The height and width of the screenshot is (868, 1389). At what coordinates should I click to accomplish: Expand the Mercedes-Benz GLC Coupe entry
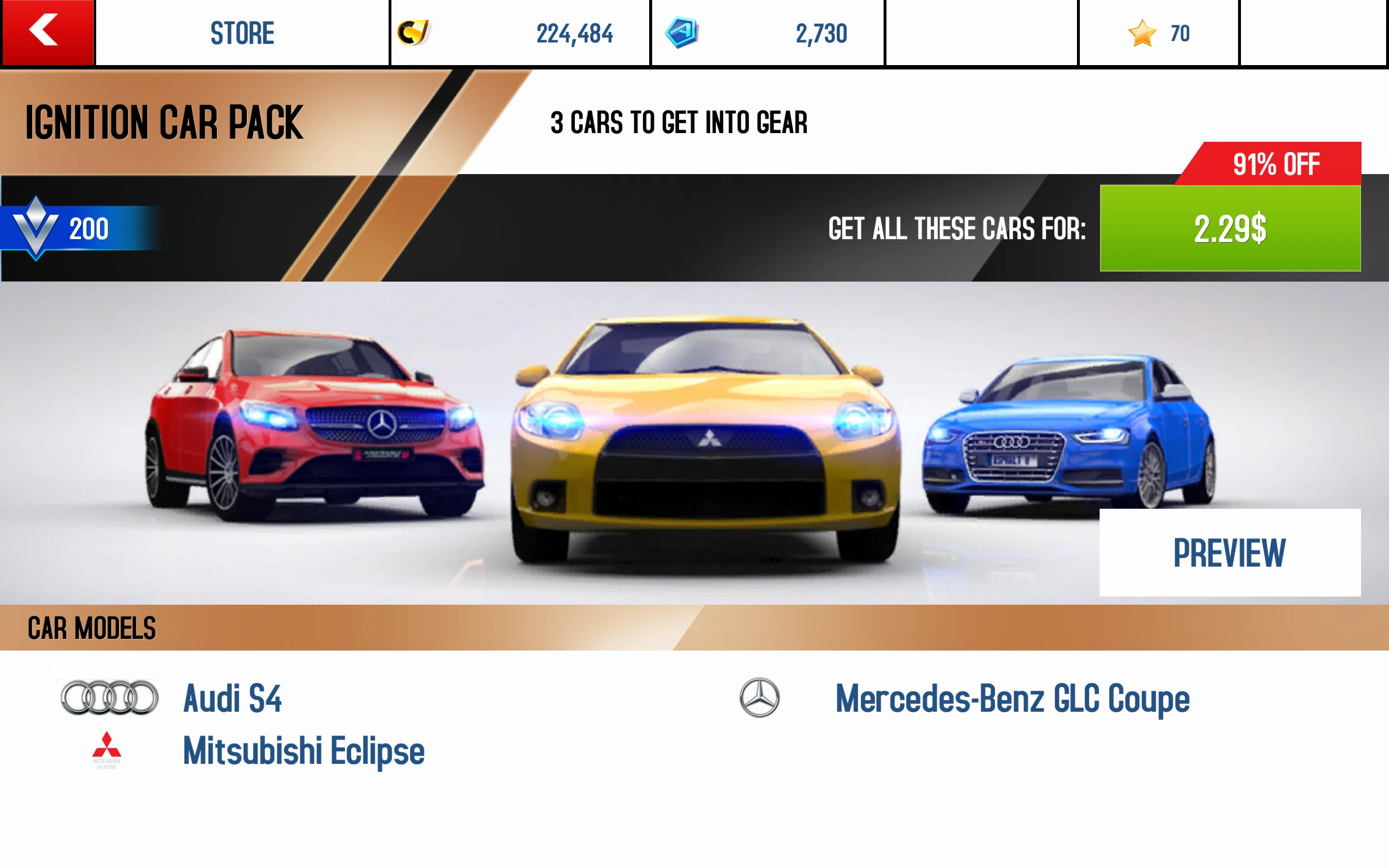[1012, 699]
